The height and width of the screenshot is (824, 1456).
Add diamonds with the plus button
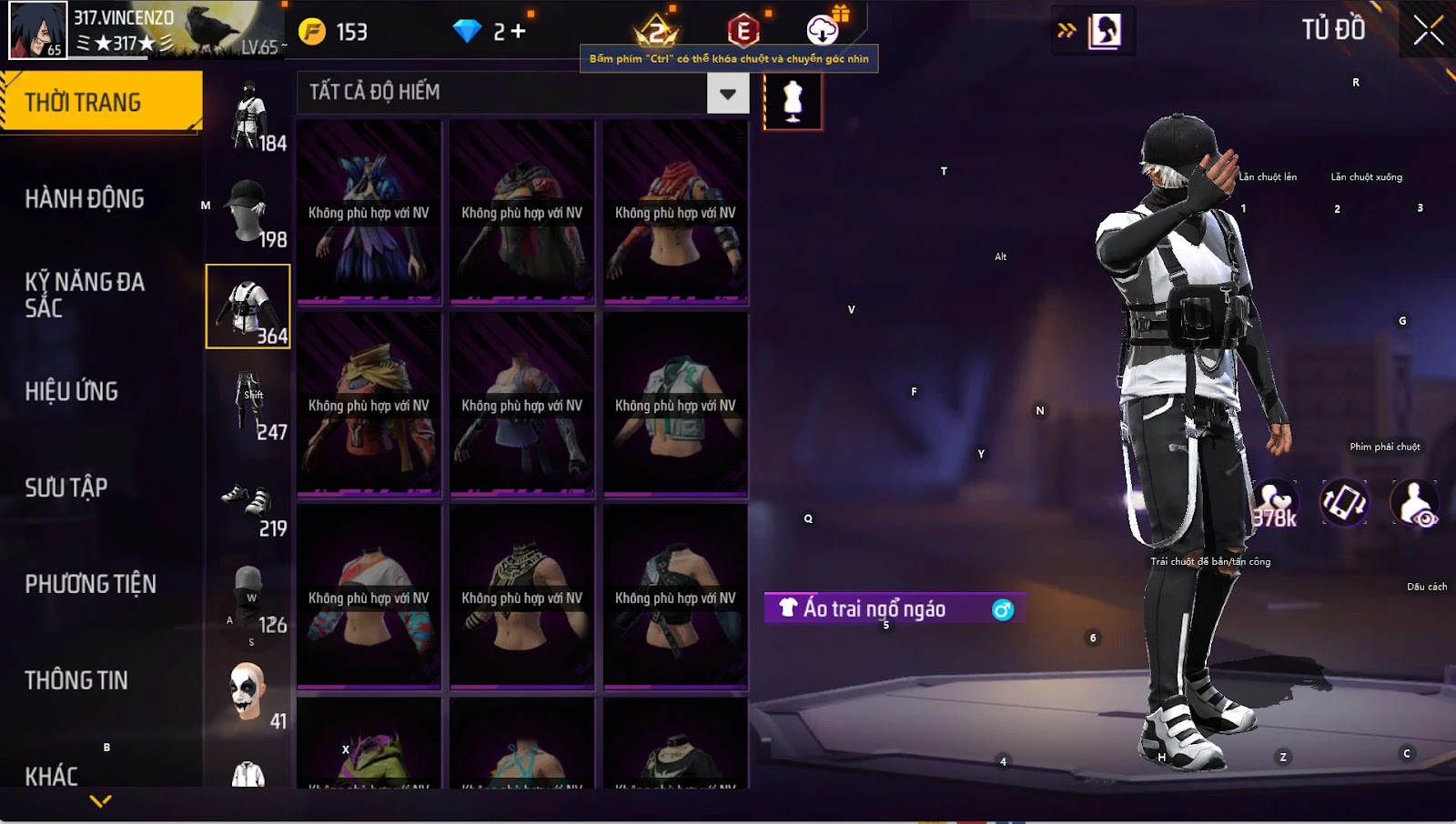click(x=518, y=32)
